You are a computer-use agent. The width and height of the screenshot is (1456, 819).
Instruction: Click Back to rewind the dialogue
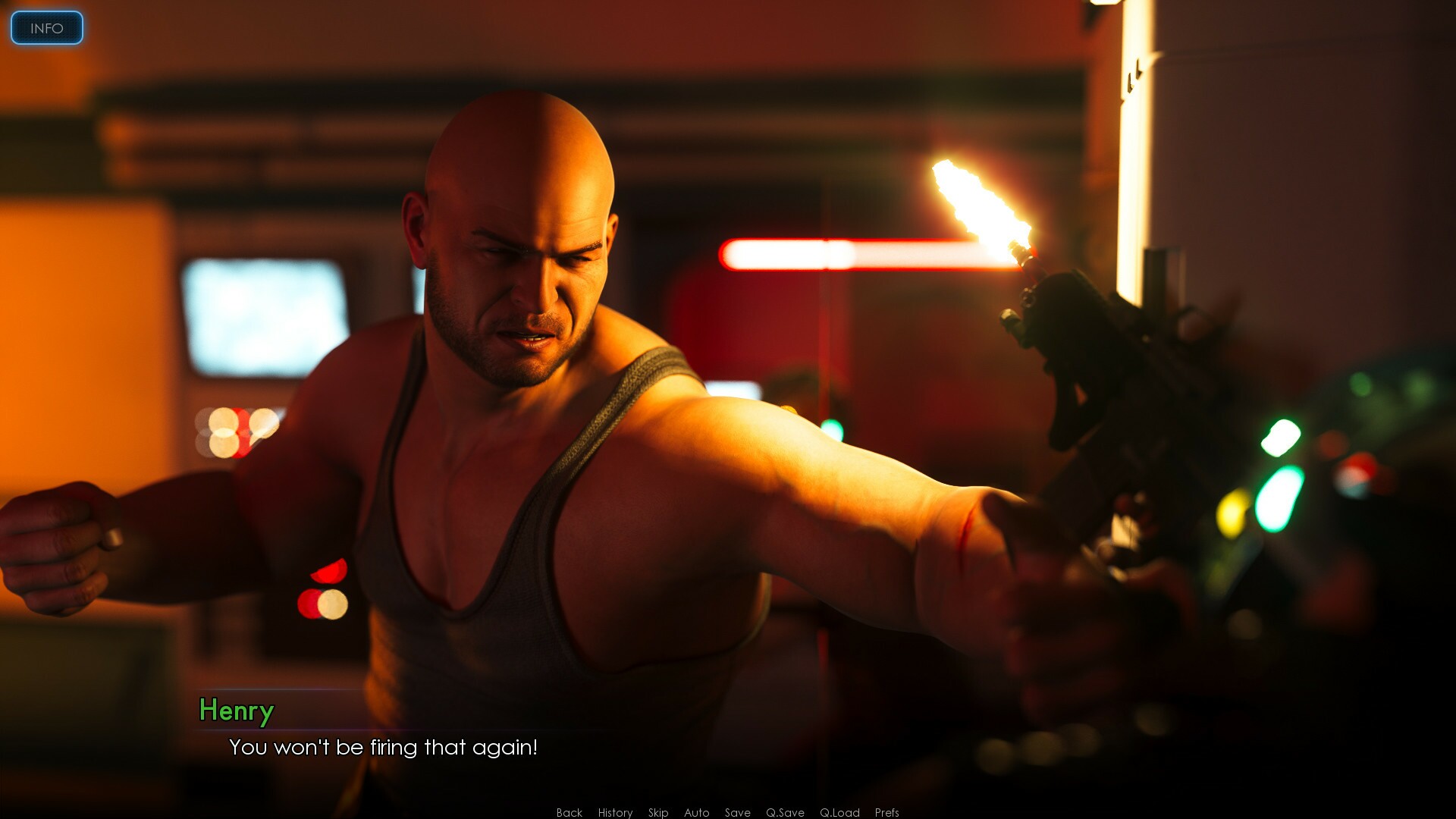tap(568, 812)
